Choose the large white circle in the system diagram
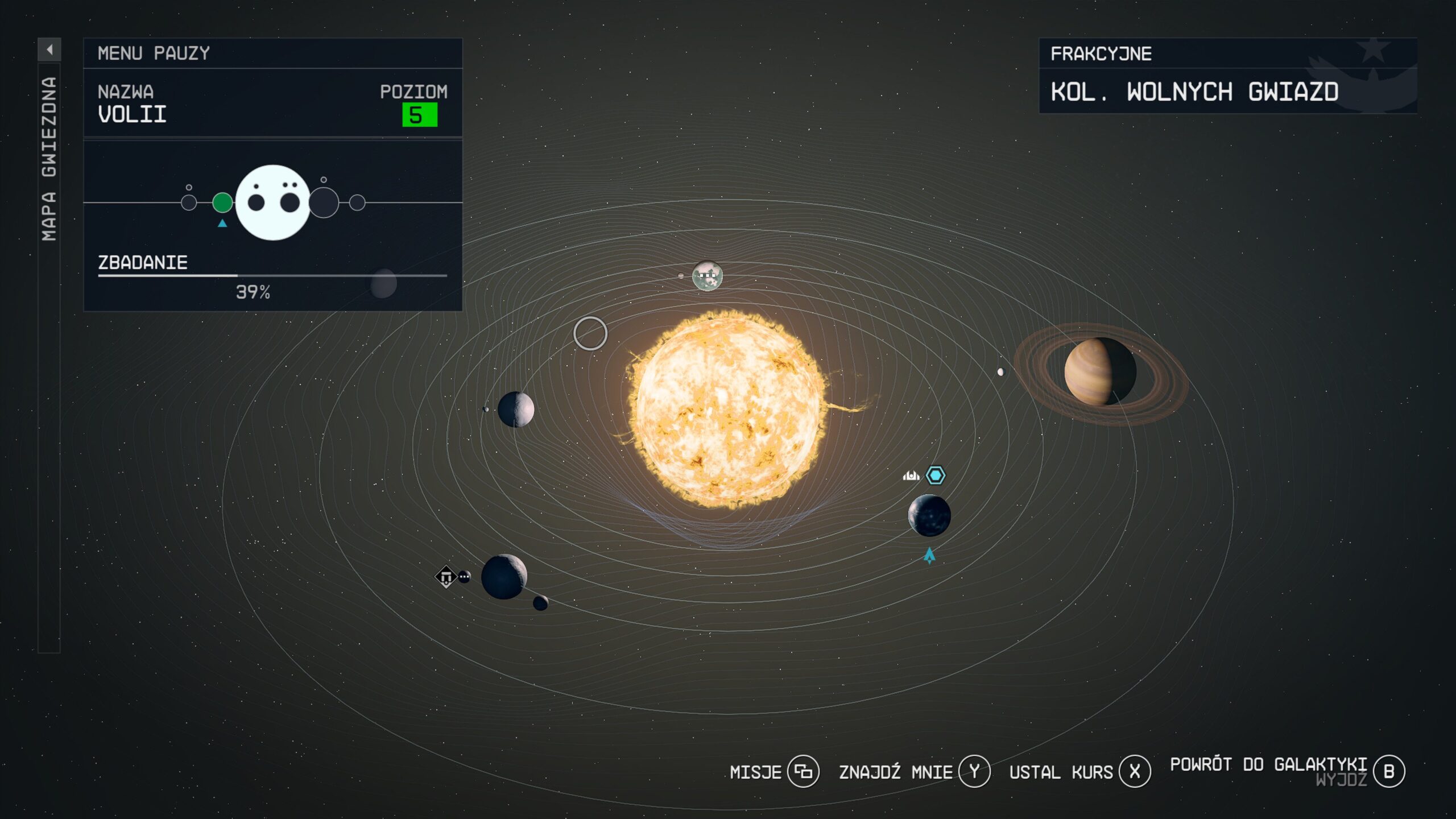Screen dimensions: 1456x819 coord(273,202)
